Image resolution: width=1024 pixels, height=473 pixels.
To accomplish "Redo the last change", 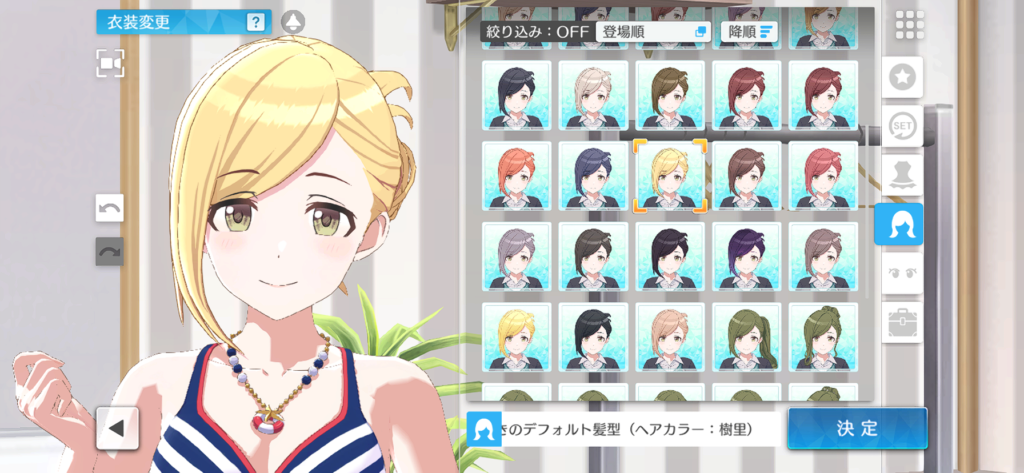I will click(x=109, y=251).
